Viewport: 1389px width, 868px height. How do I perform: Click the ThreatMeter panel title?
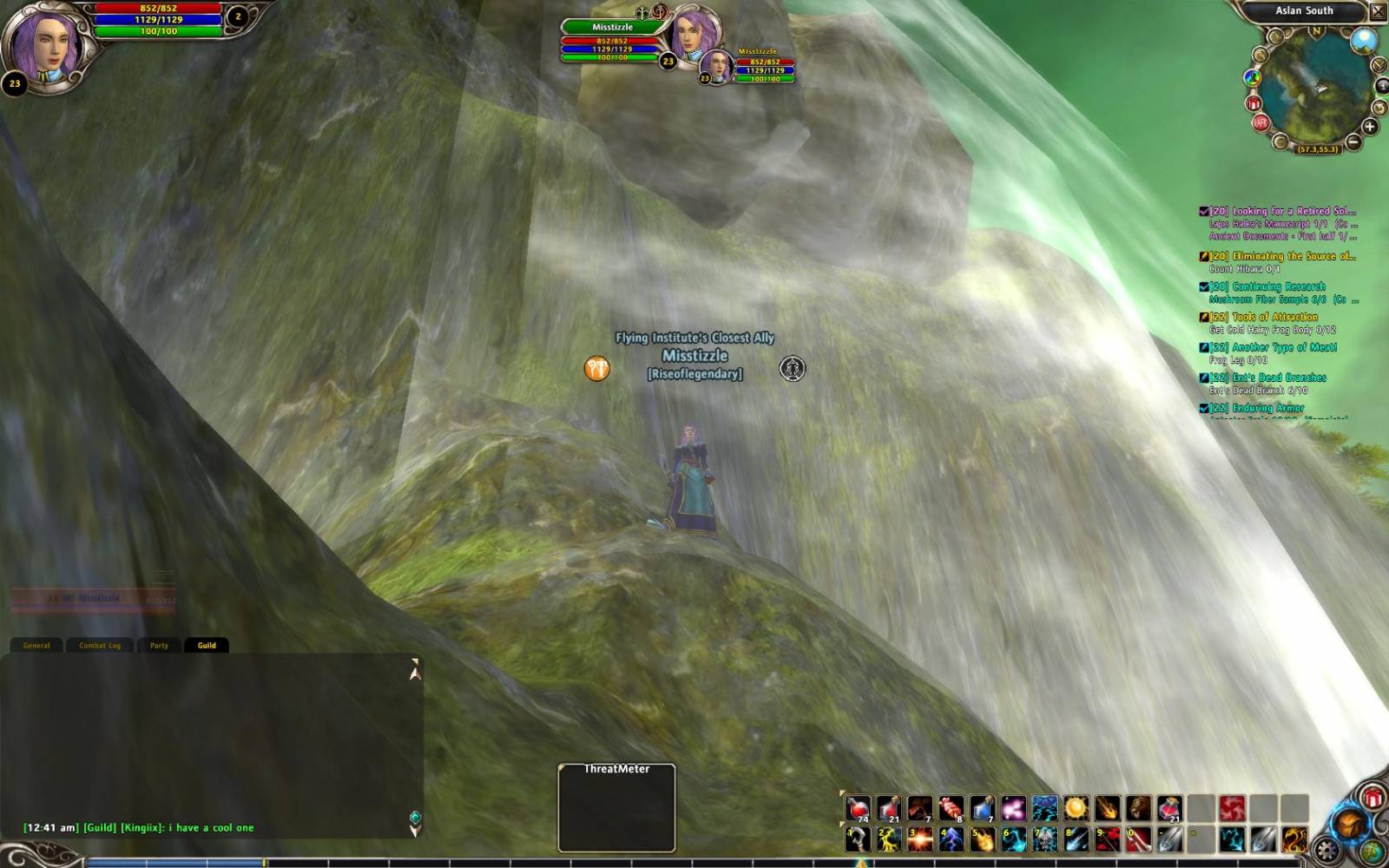(616, 769)
